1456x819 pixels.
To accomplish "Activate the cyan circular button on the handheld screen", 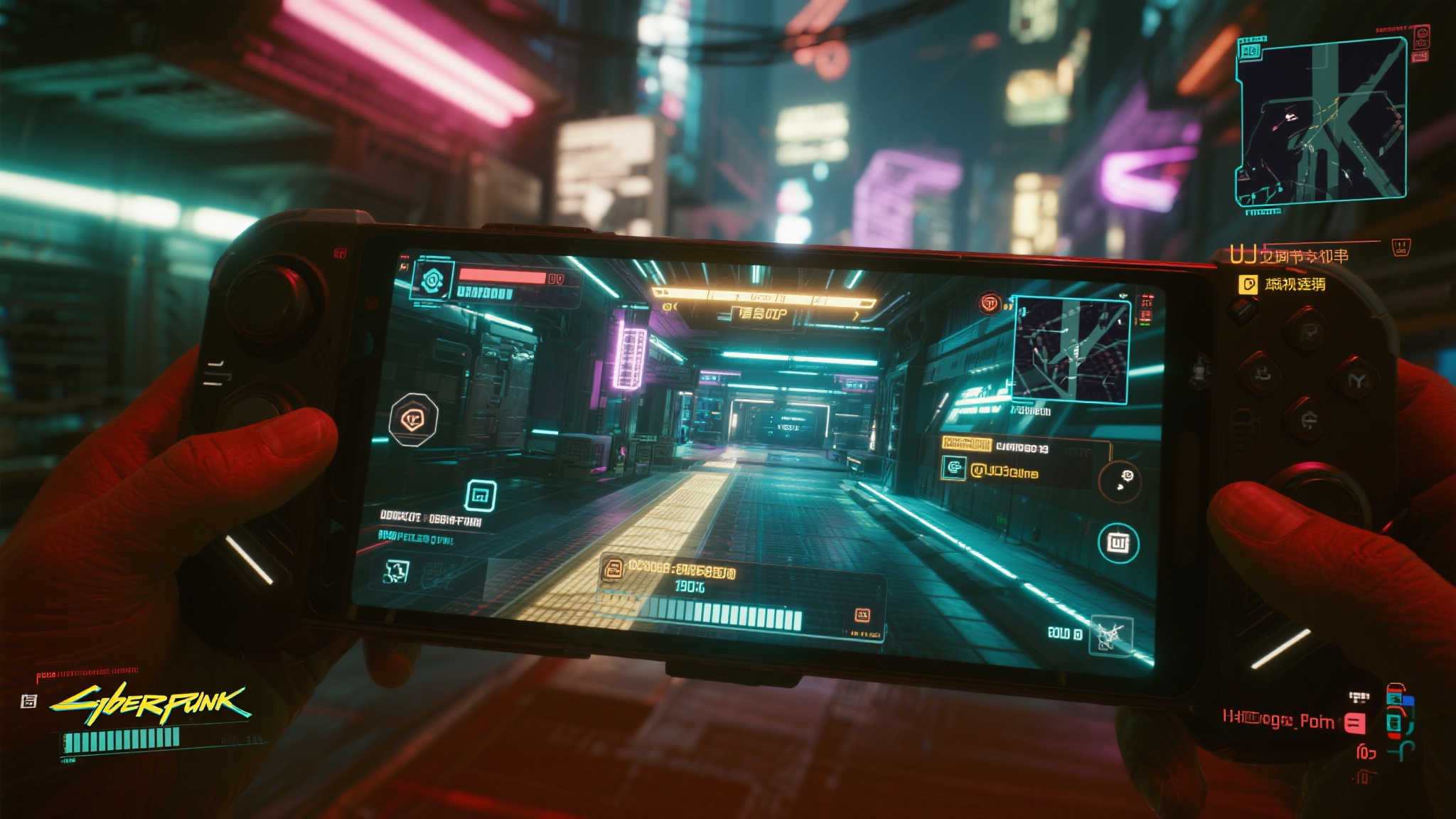I will click(x=1118, y=542).
